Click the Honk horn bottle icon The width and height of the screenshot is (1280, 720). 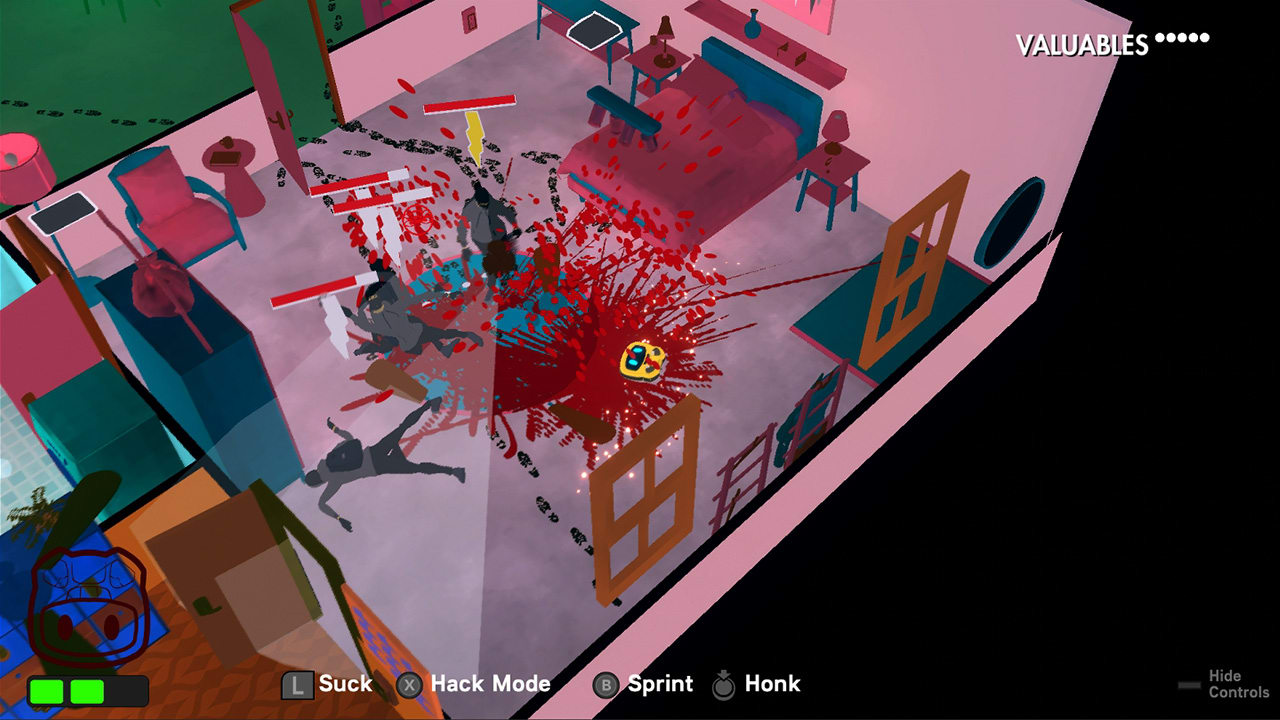(724, 683)
